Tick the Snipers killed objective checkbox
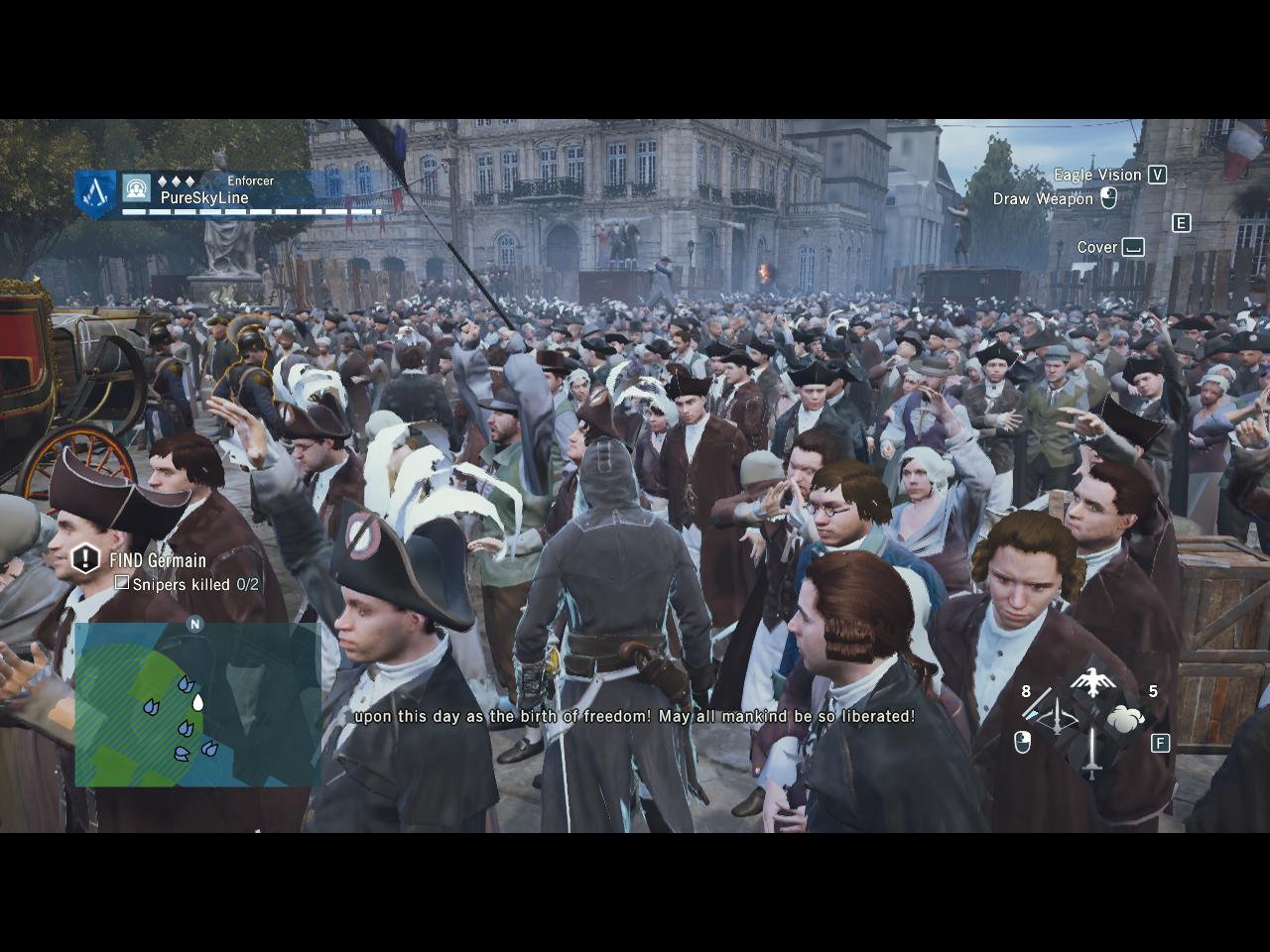Viewport: 1270px width, 952px height. pyautogui.click(x=122, y=583)
